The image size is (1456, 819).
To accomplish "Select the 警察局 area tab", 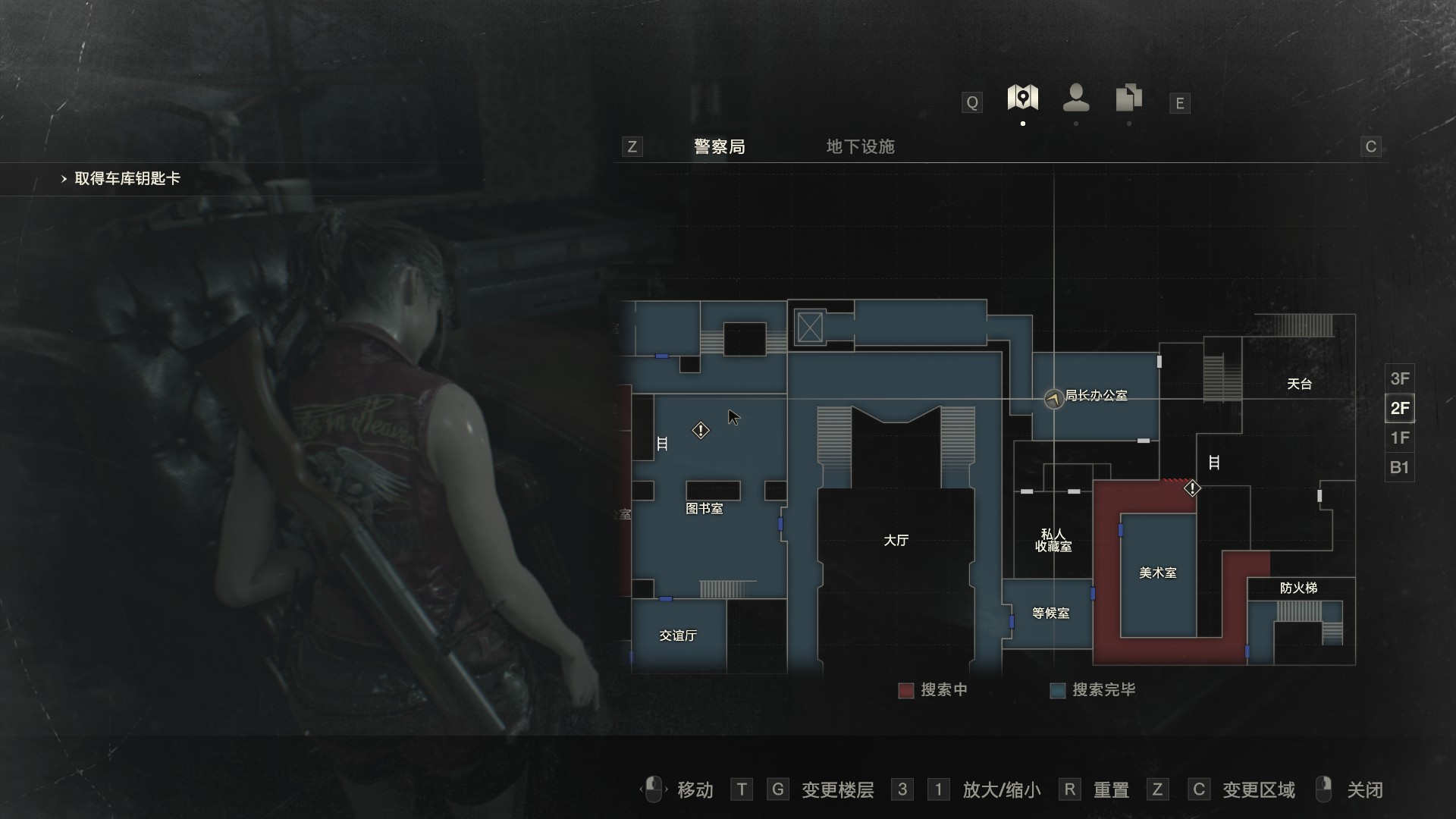I will tap(719, 146).
